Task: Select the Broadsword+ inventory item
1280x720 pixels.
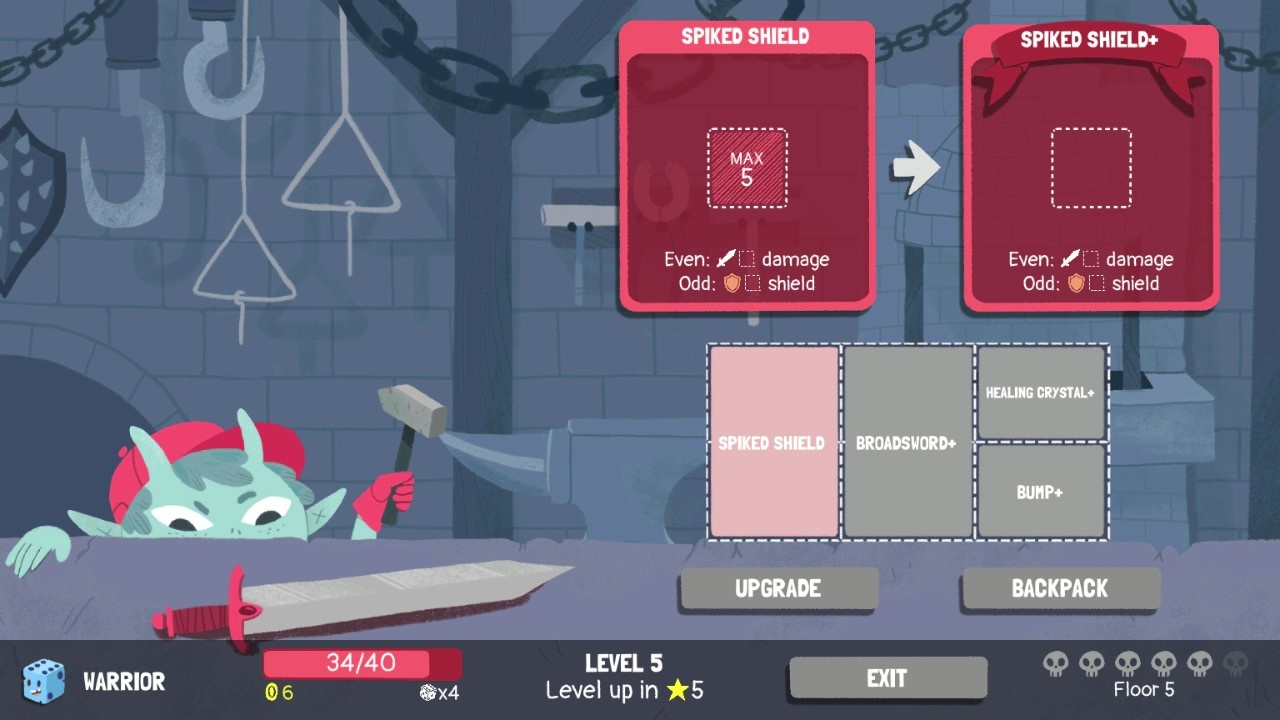Action: pos(906,443)
